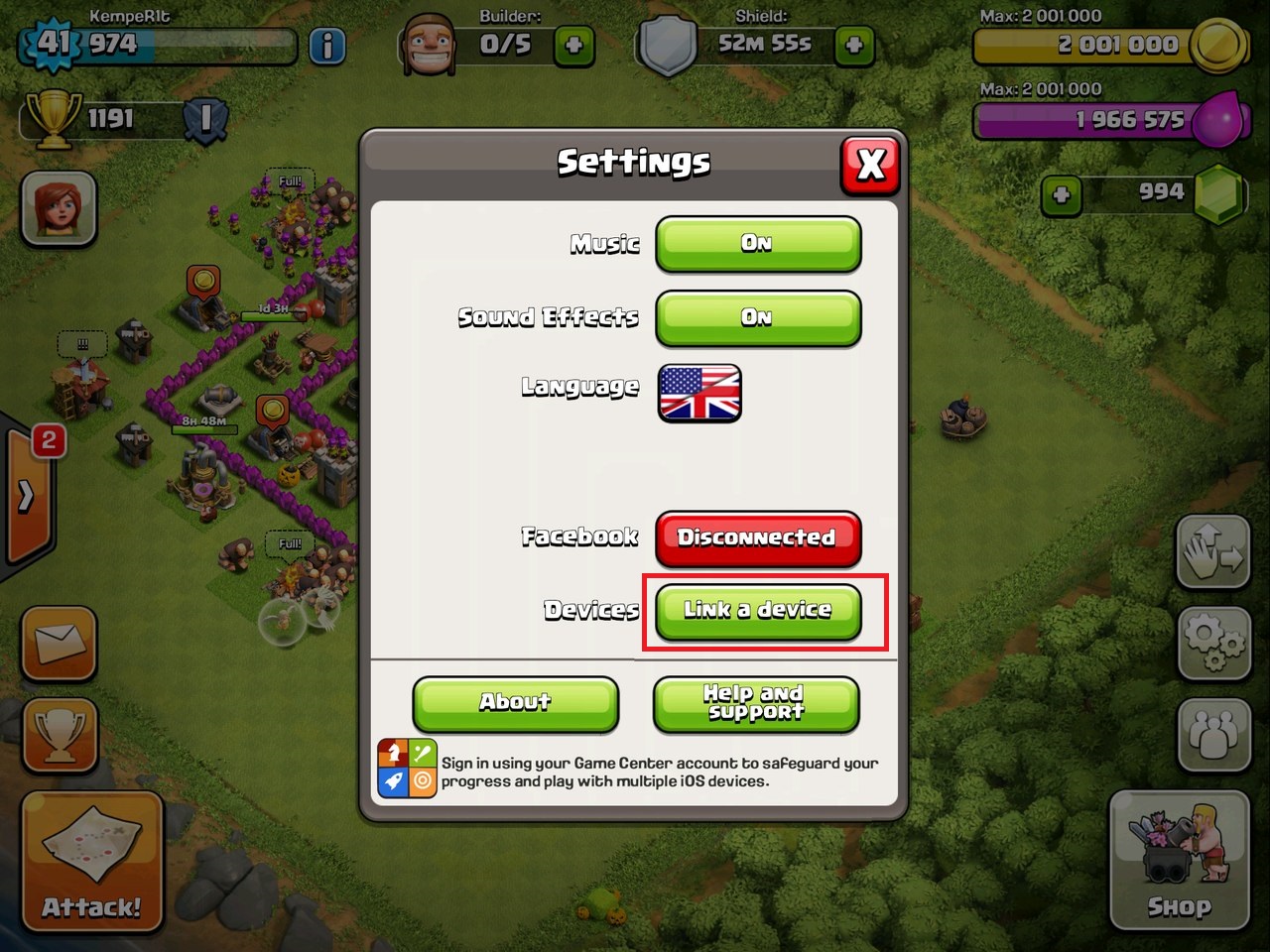The image size is (1270, 952).
Task: Show the trophy leaderboard button
Action: tap(60, 736)
